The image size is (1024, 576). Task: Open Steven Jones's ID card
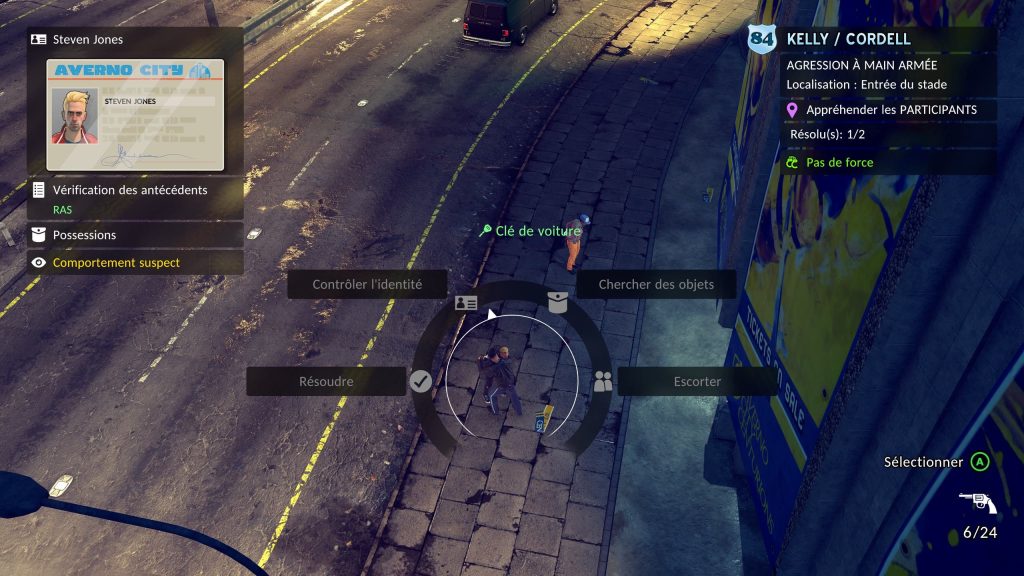point(135,114)
